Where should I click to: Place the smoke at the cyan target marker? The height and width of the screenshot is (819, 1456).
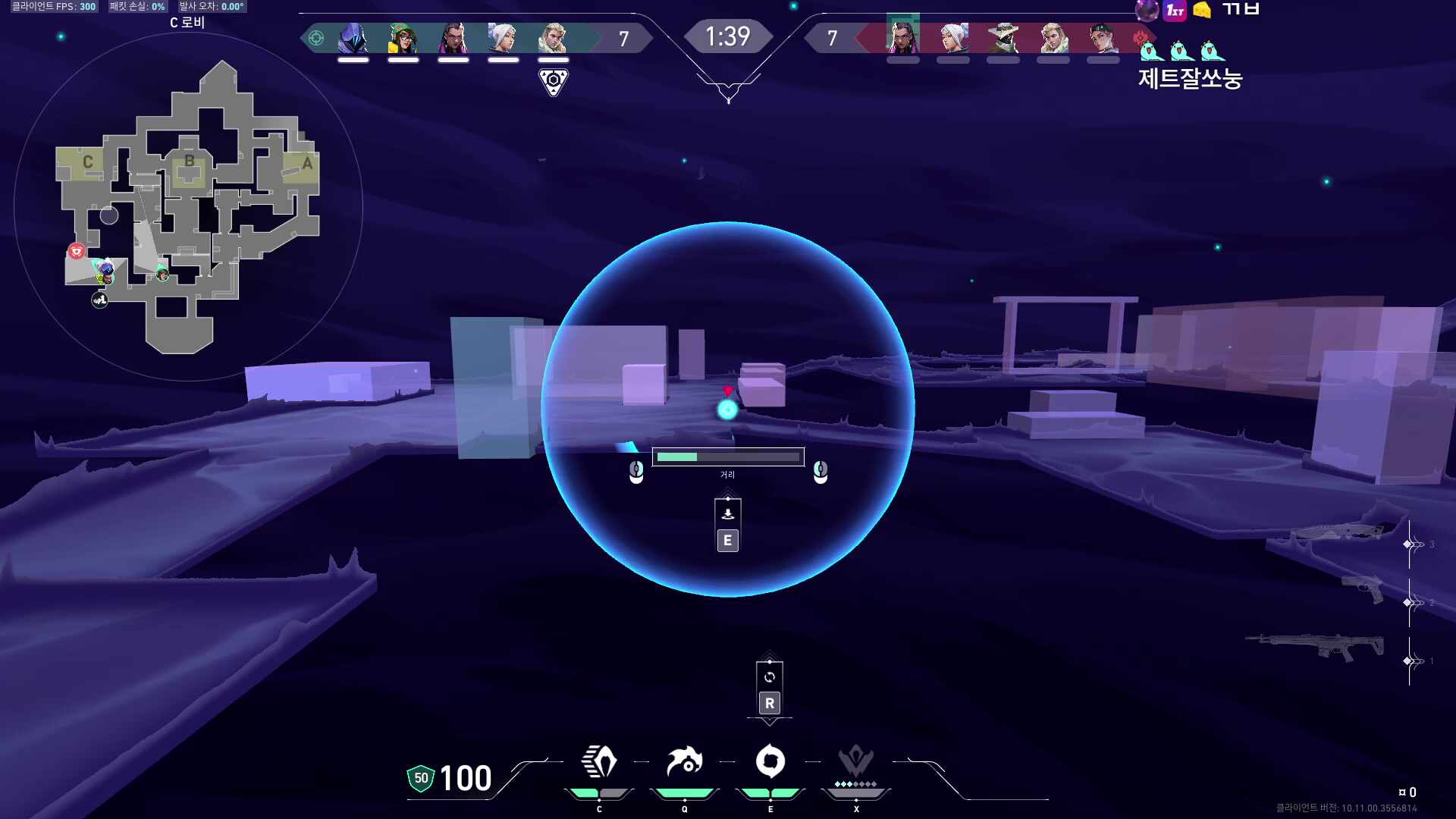[x=727, y=409]
